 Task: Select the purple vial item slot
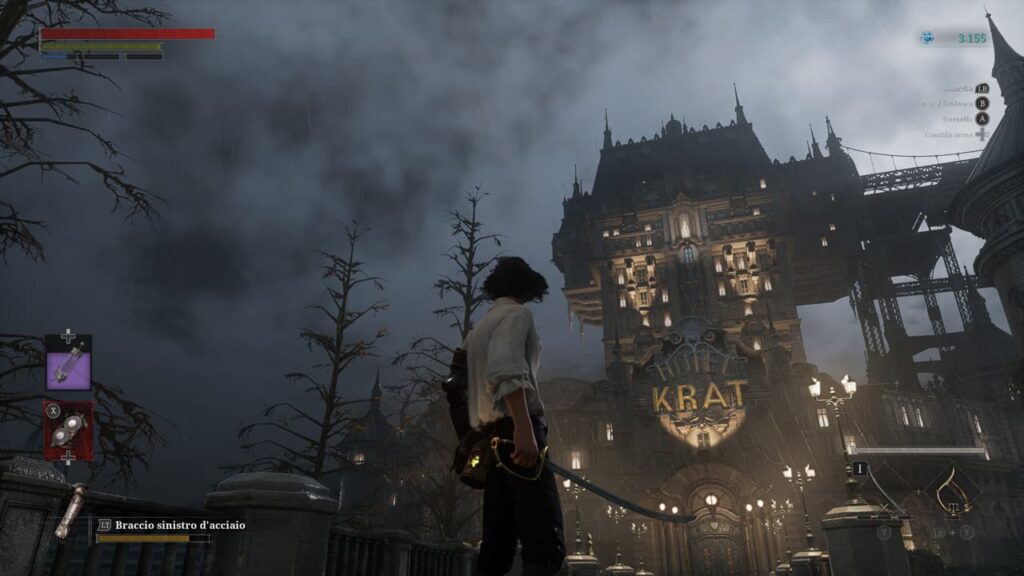pyautogui.click(x=68, y=363)
